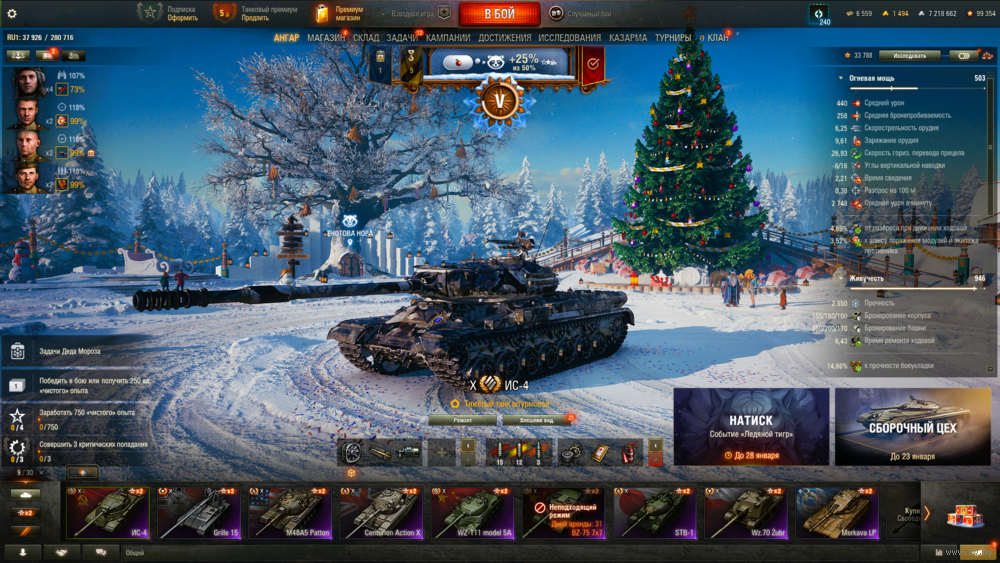
Task: Open the Премиум магазин
Action: [339, 13]
